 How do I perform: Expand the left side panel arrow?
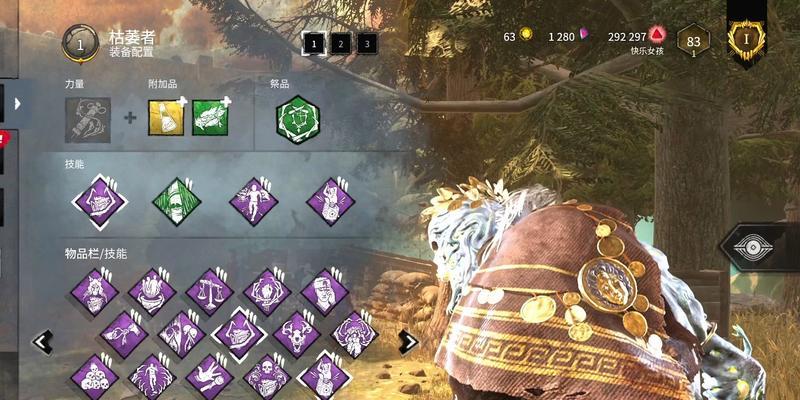[x=17, y=102]
